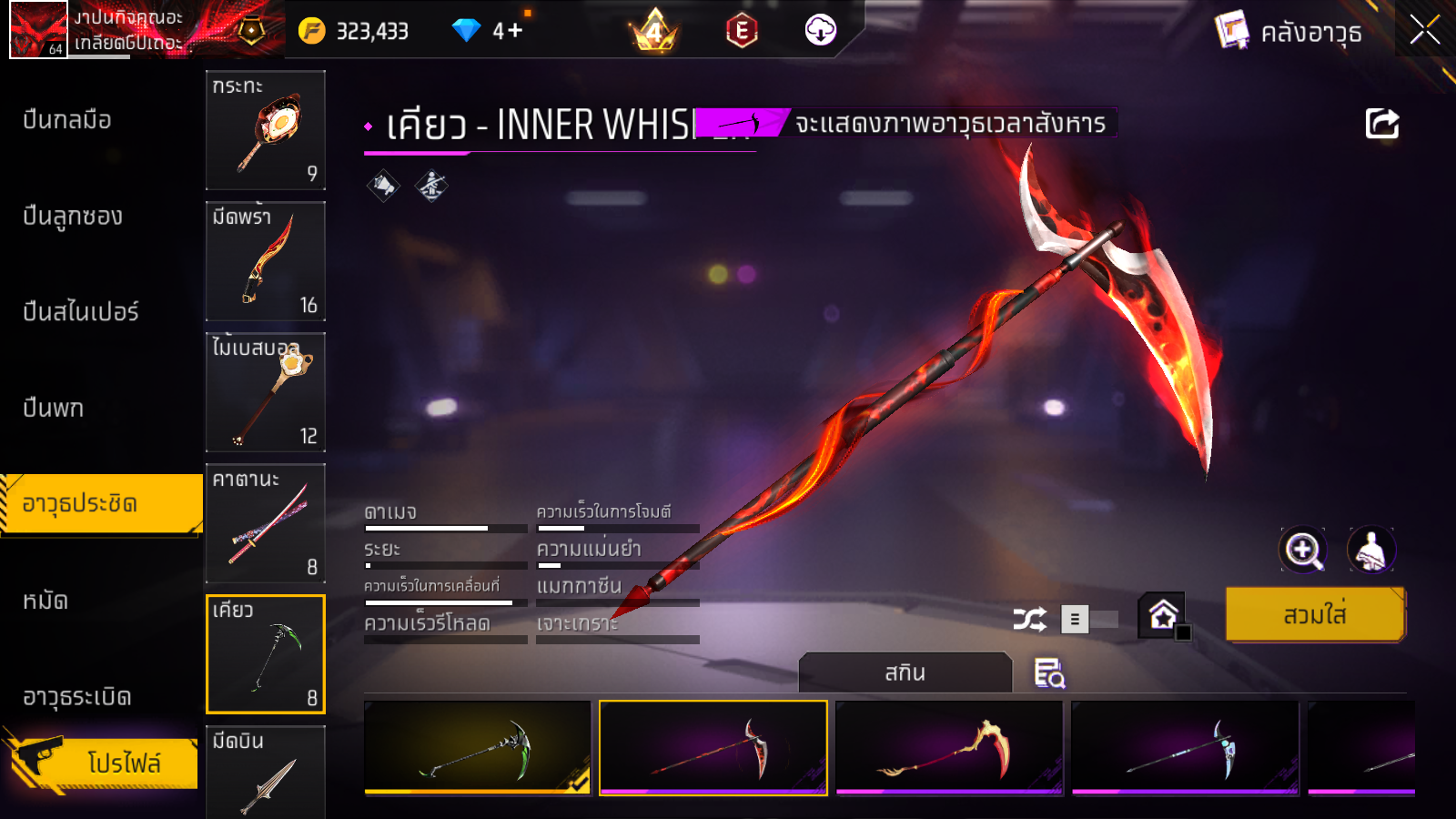Show the อาวุธระเบิด category
The height and width of the screenshot is (819, 1456).
(77, 697)
